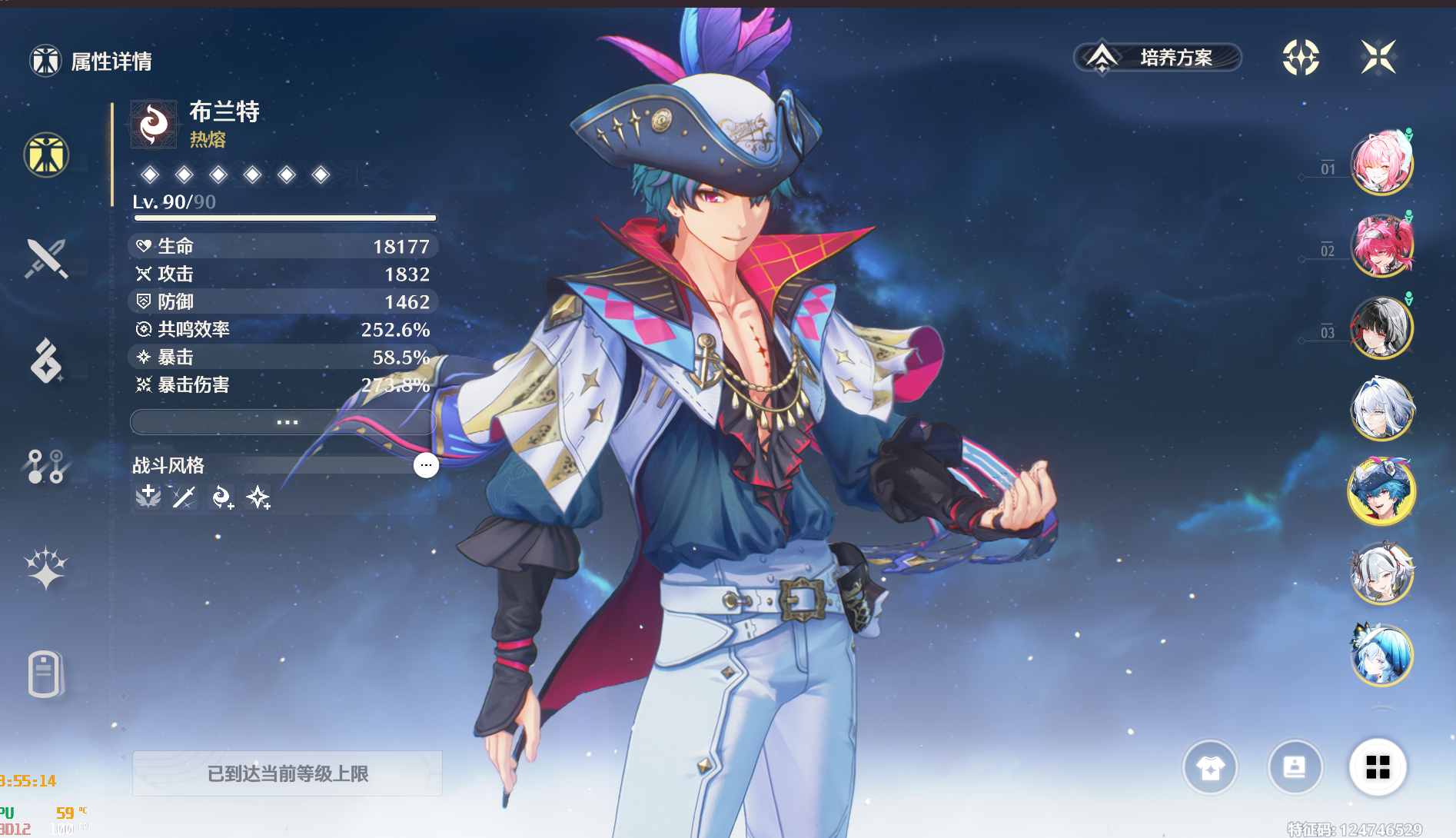Choose the pink-haired character in team slot 01
Image resolution: width=1456 pixels, height=838 pixels.
(1381, 163)
